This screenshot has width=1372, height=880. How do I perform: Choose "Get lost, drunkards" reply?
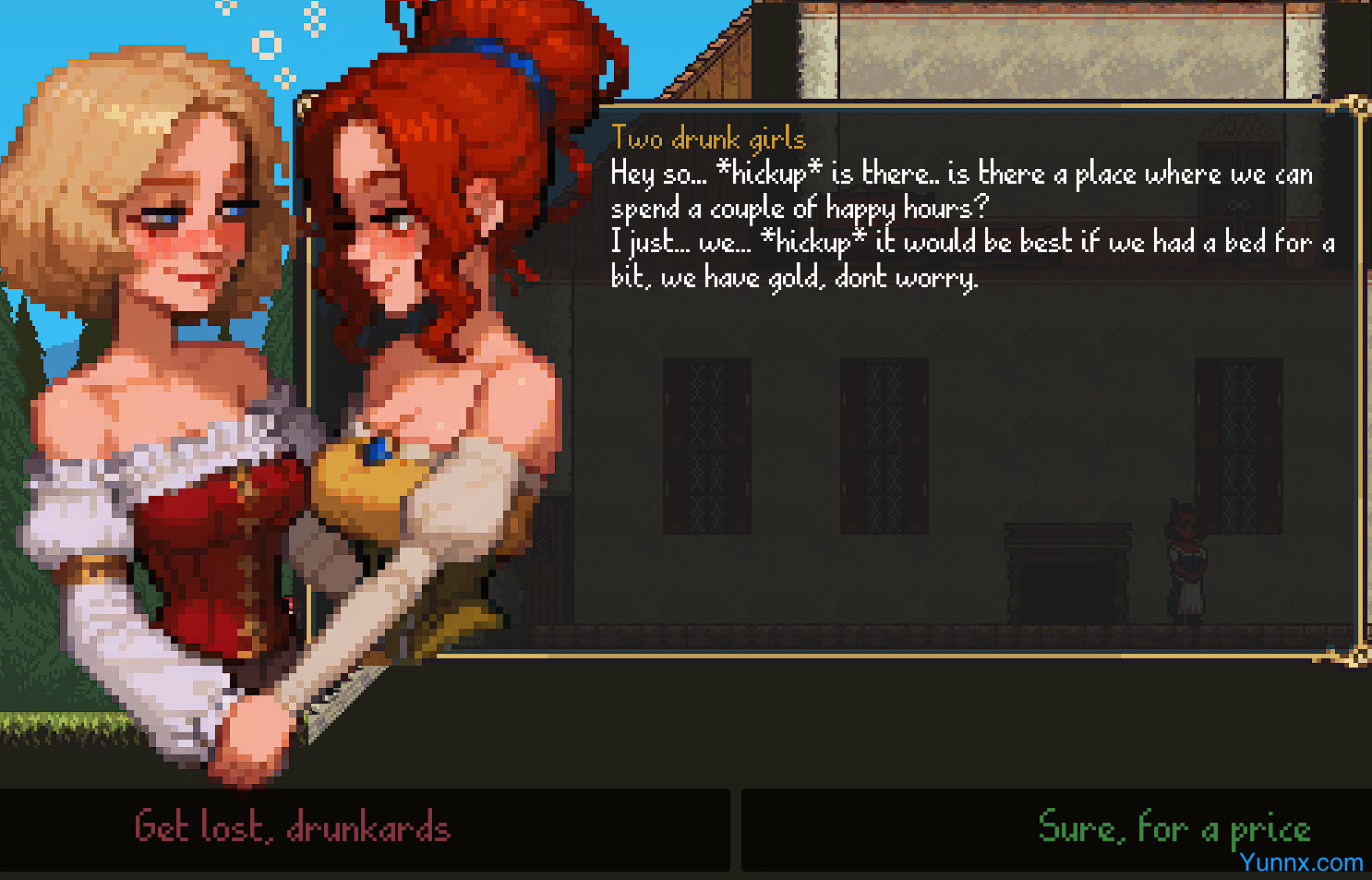pos(292,827)
